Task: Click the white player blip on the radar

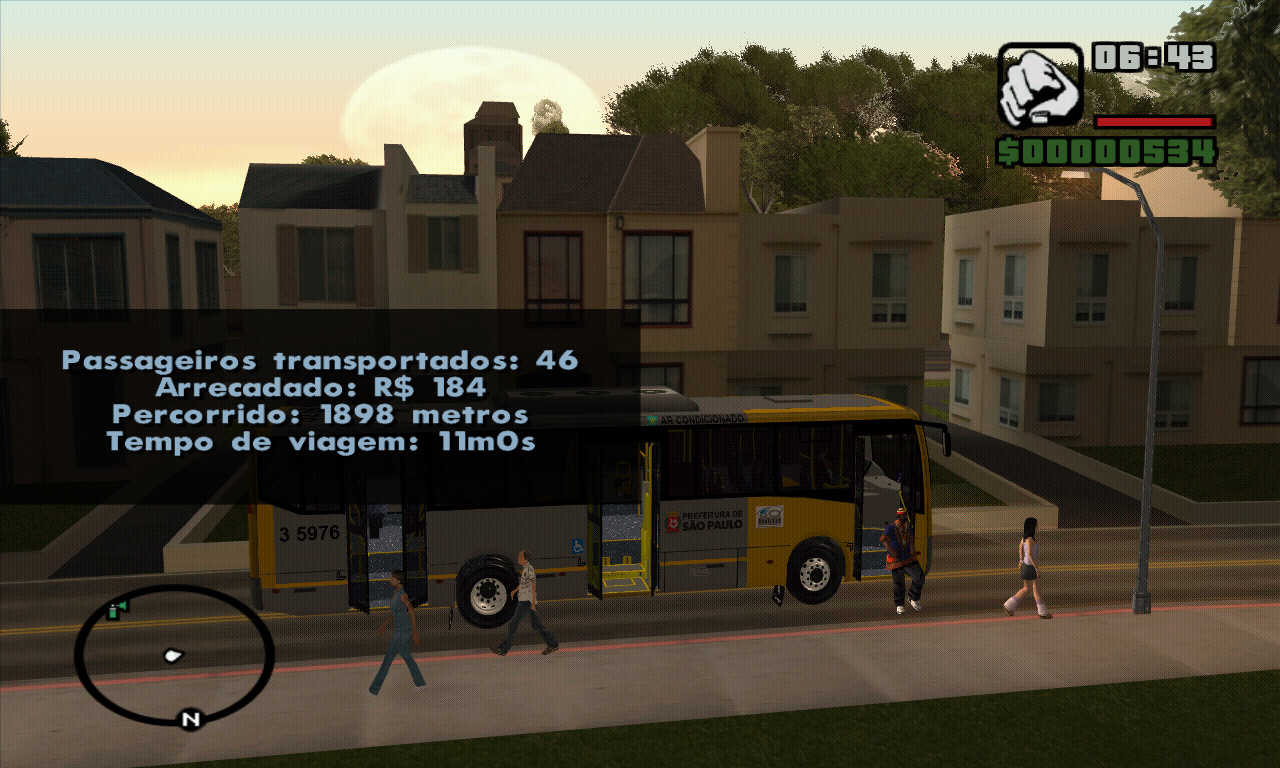Action: pos(174,655)
